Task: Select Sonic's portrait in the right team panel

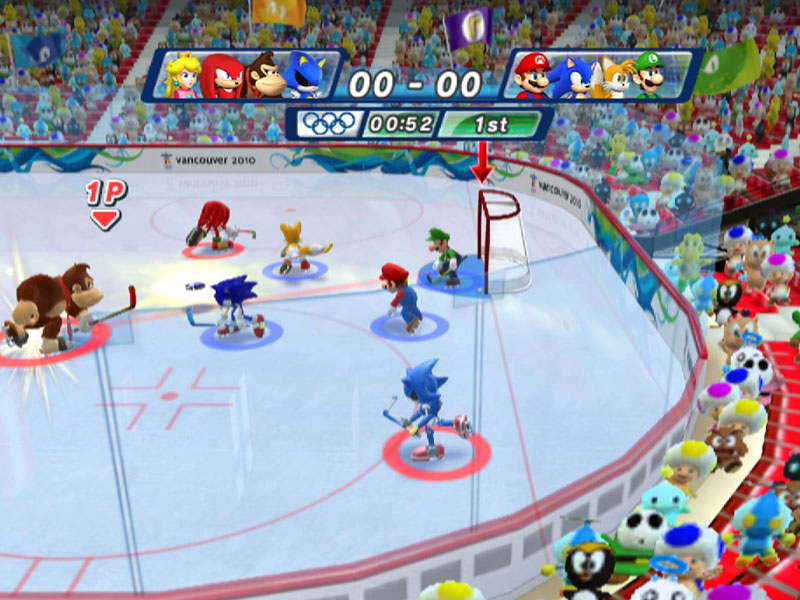Action: (x=572, y=75)
